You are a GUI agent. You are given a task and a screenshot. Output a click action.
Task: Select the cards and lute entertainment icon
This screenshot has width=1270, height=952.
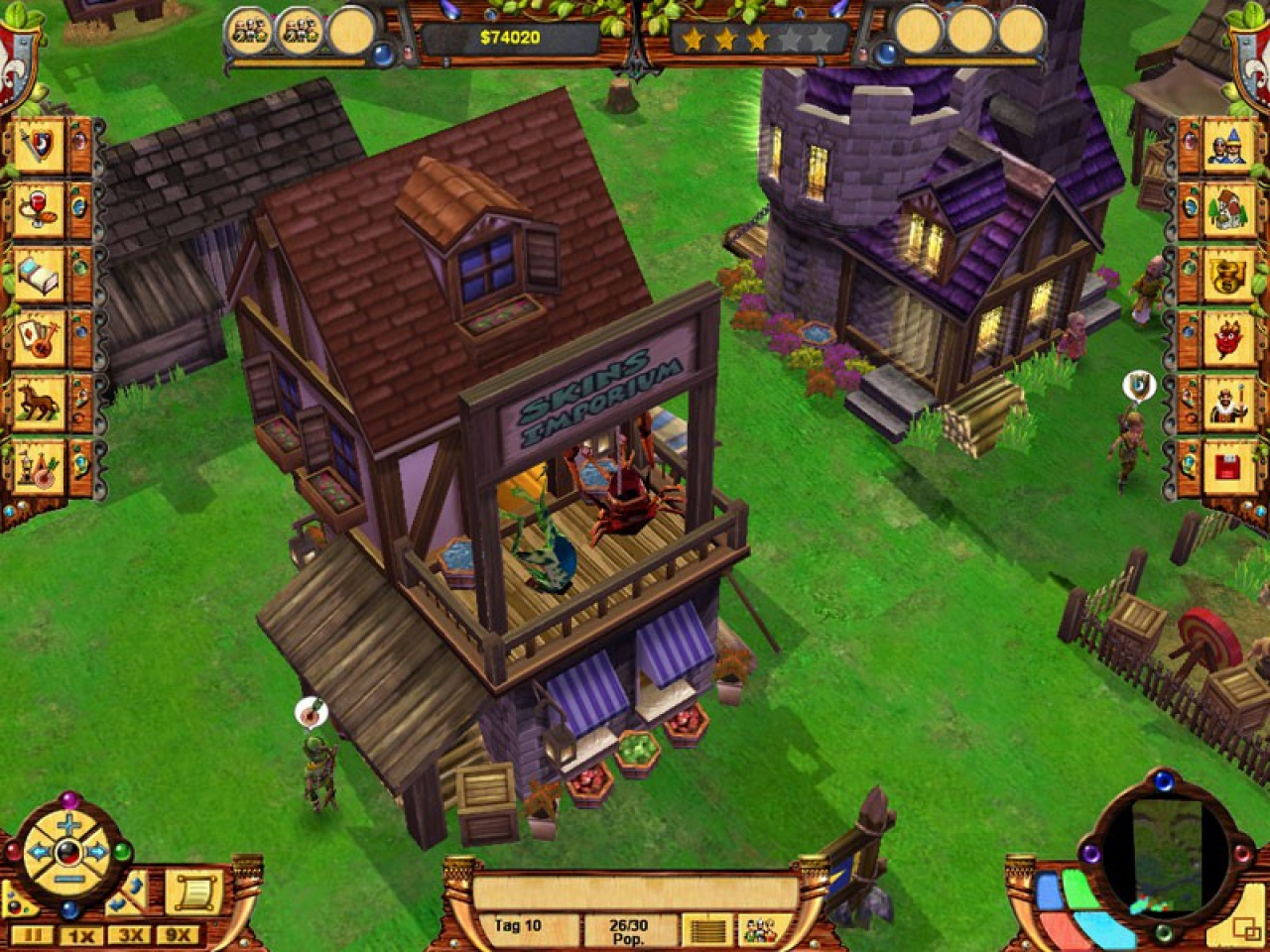point(38,336)
